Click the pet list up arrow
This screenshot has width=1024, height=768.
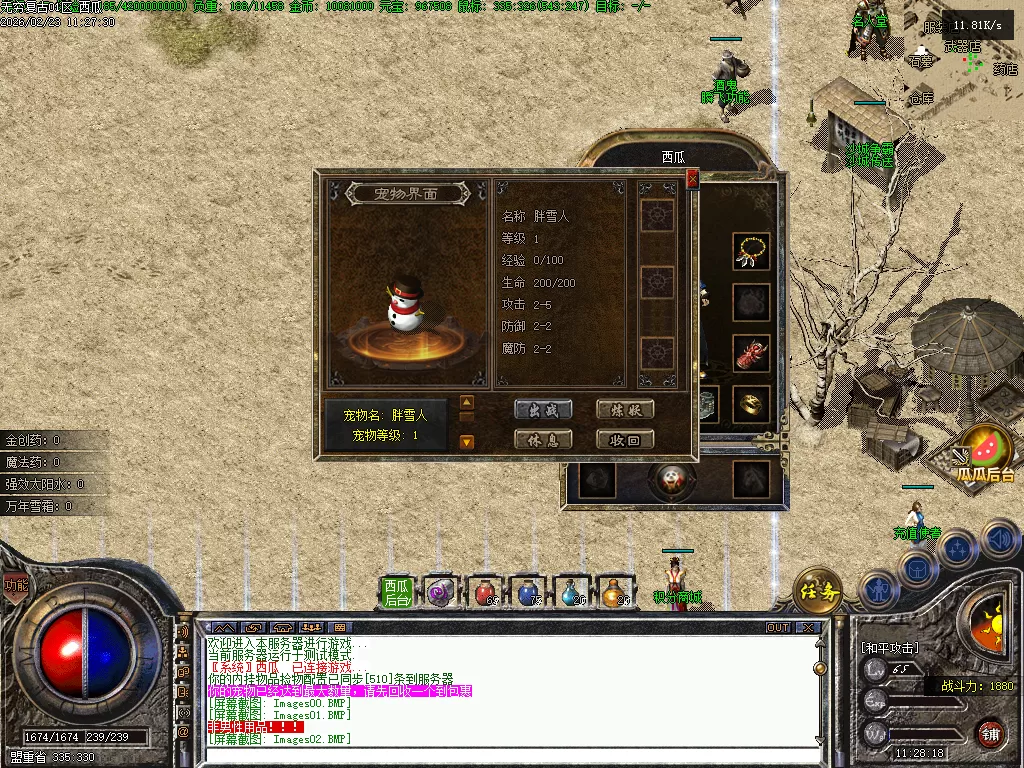466,403
